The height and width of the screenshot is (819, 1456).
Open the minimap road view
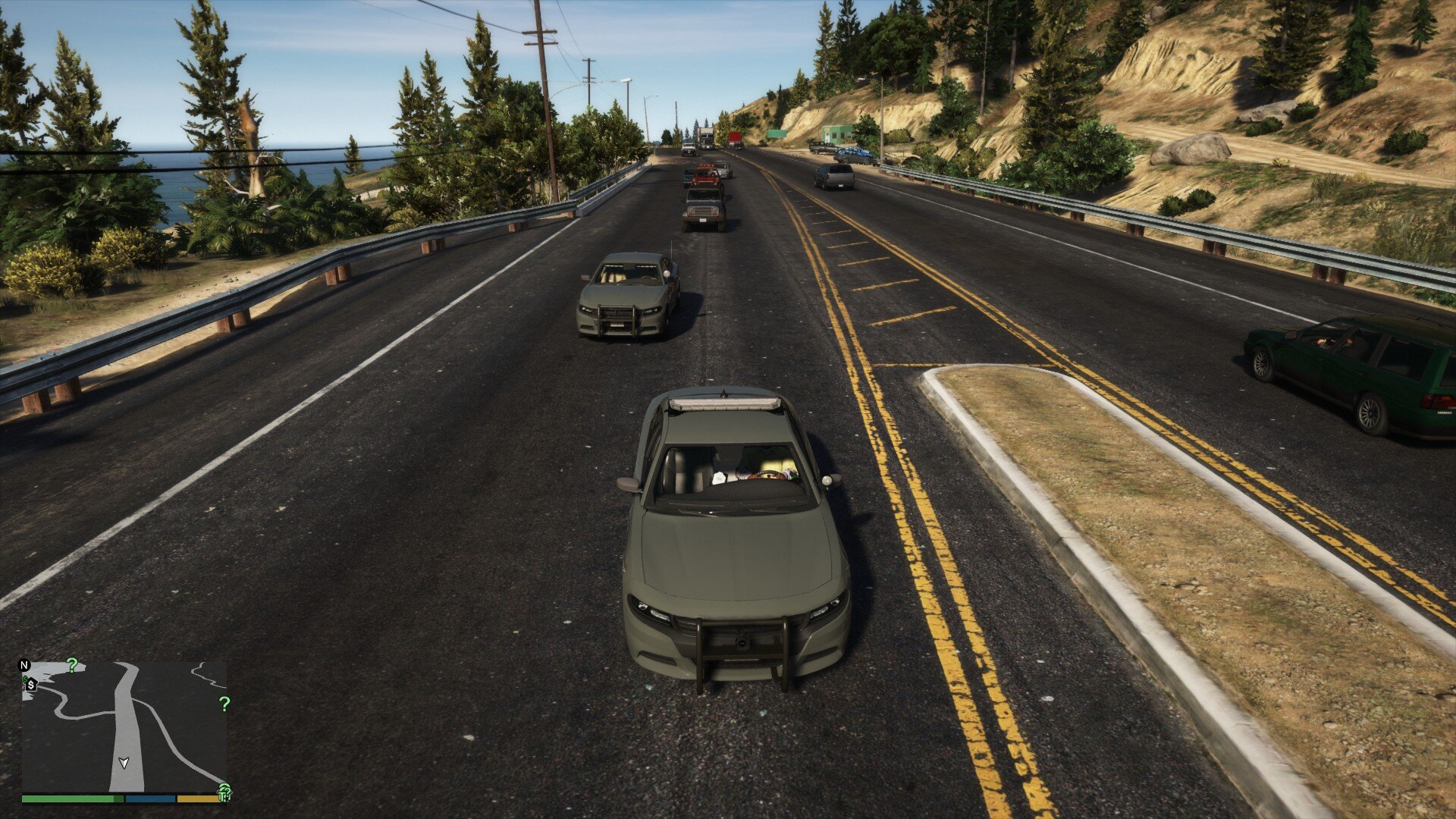pos(124,726)
